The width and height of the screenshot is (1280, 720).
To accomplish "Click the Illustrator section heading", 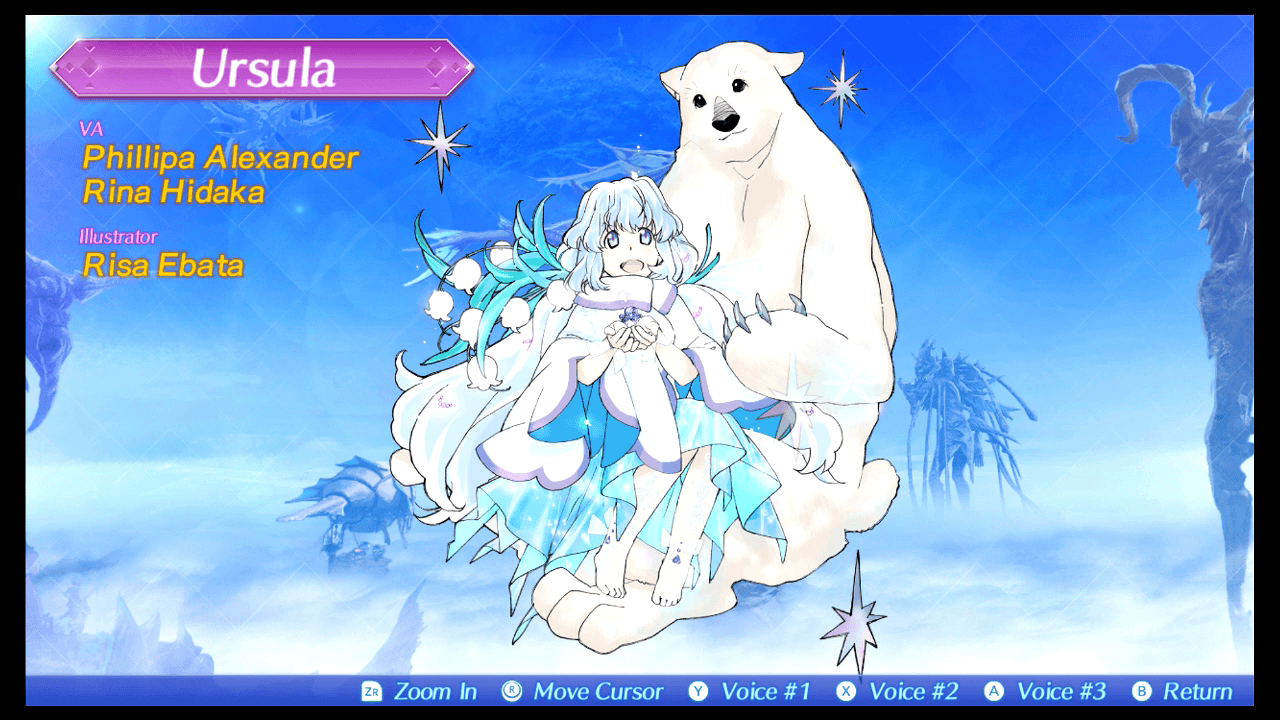I will point(121,237).
